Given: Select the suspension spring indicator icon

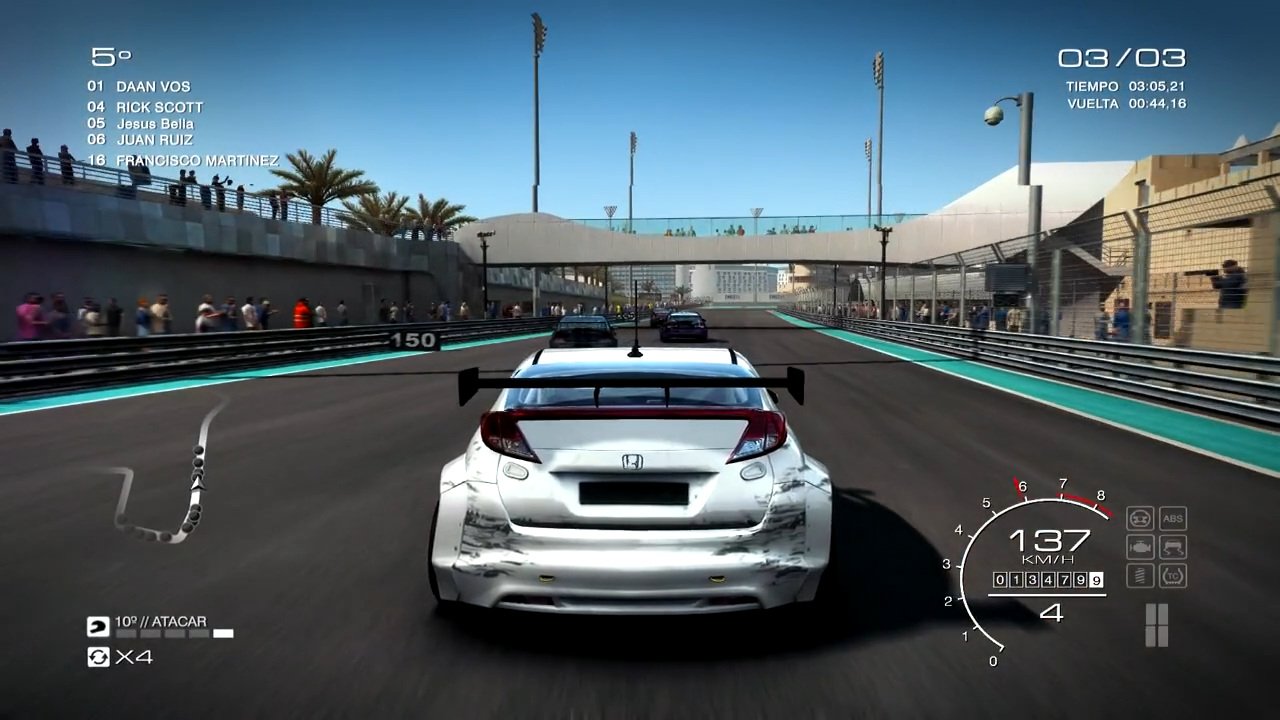Looking at the screenshot, I should coord(1140,576).
